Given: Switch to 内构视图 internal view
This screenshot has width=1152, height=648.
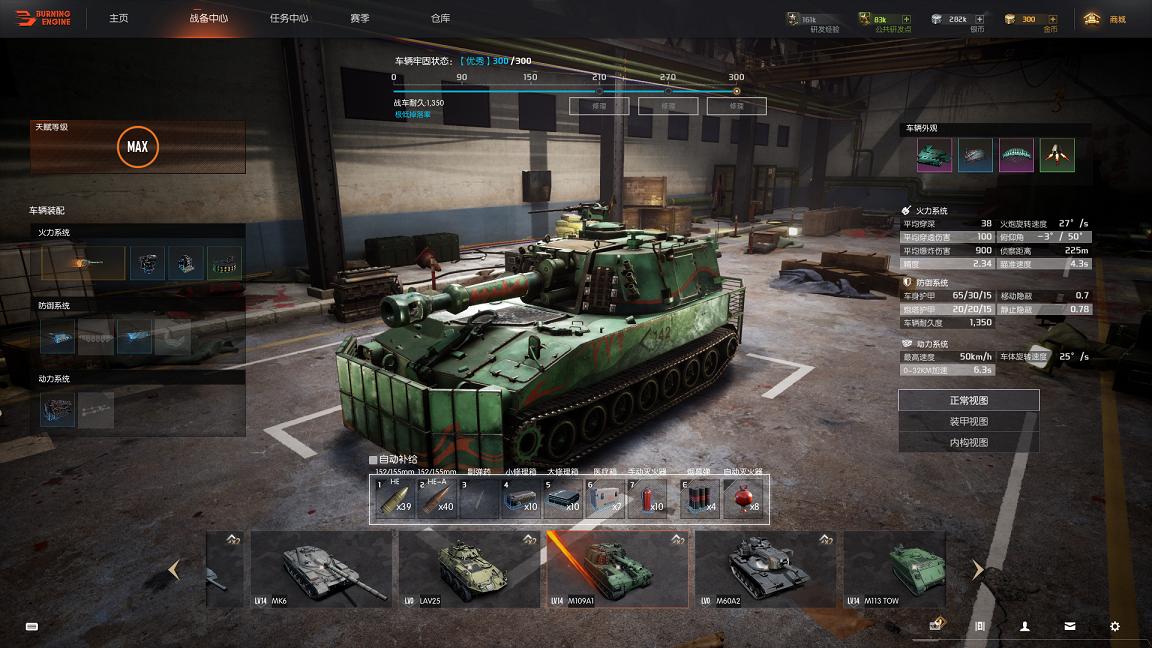Looking at the screenshot, I should [968, 442].
